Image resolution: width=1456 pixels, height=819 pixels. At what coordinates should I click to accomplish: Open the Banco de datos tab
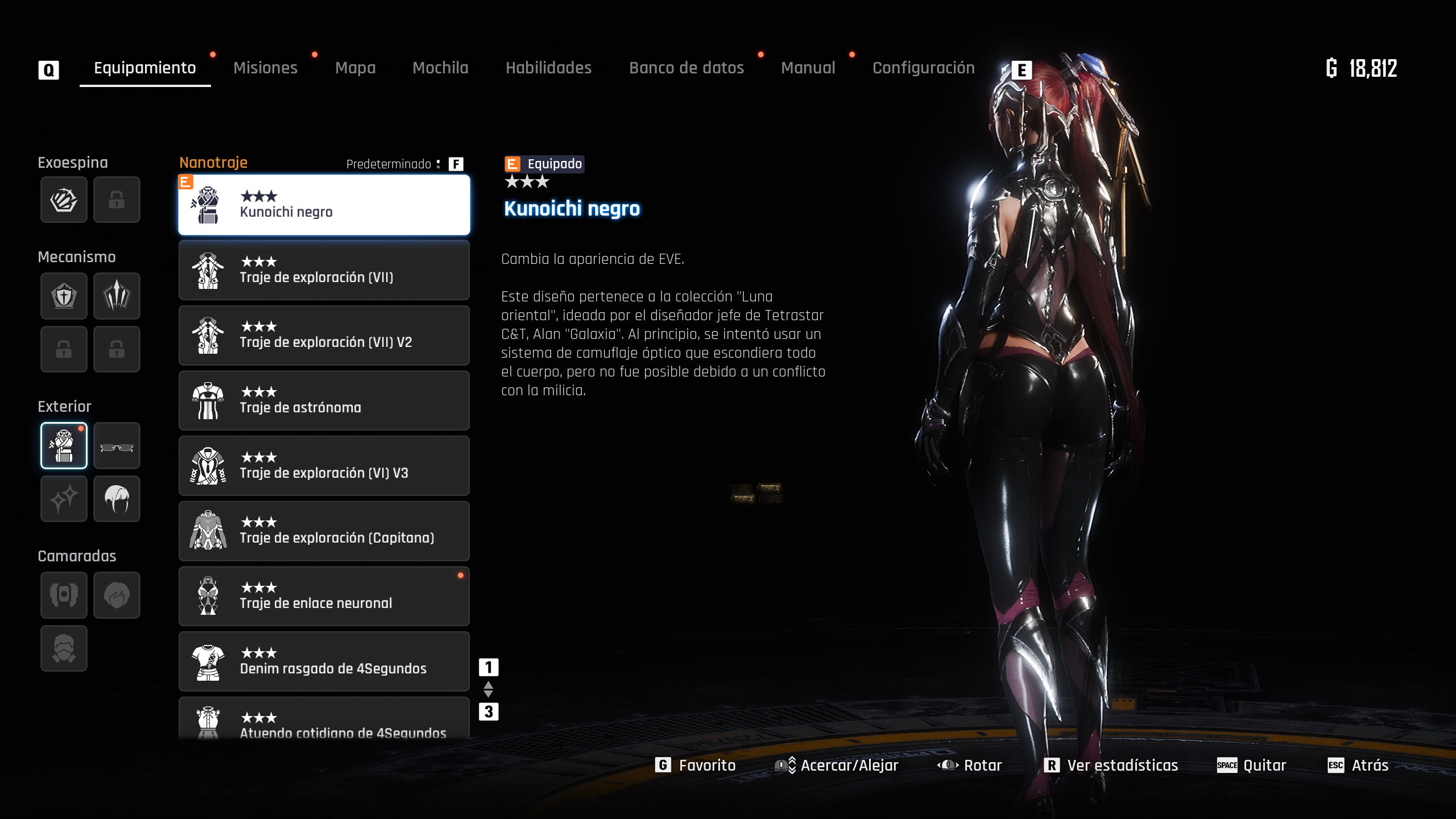click(686, 68)
